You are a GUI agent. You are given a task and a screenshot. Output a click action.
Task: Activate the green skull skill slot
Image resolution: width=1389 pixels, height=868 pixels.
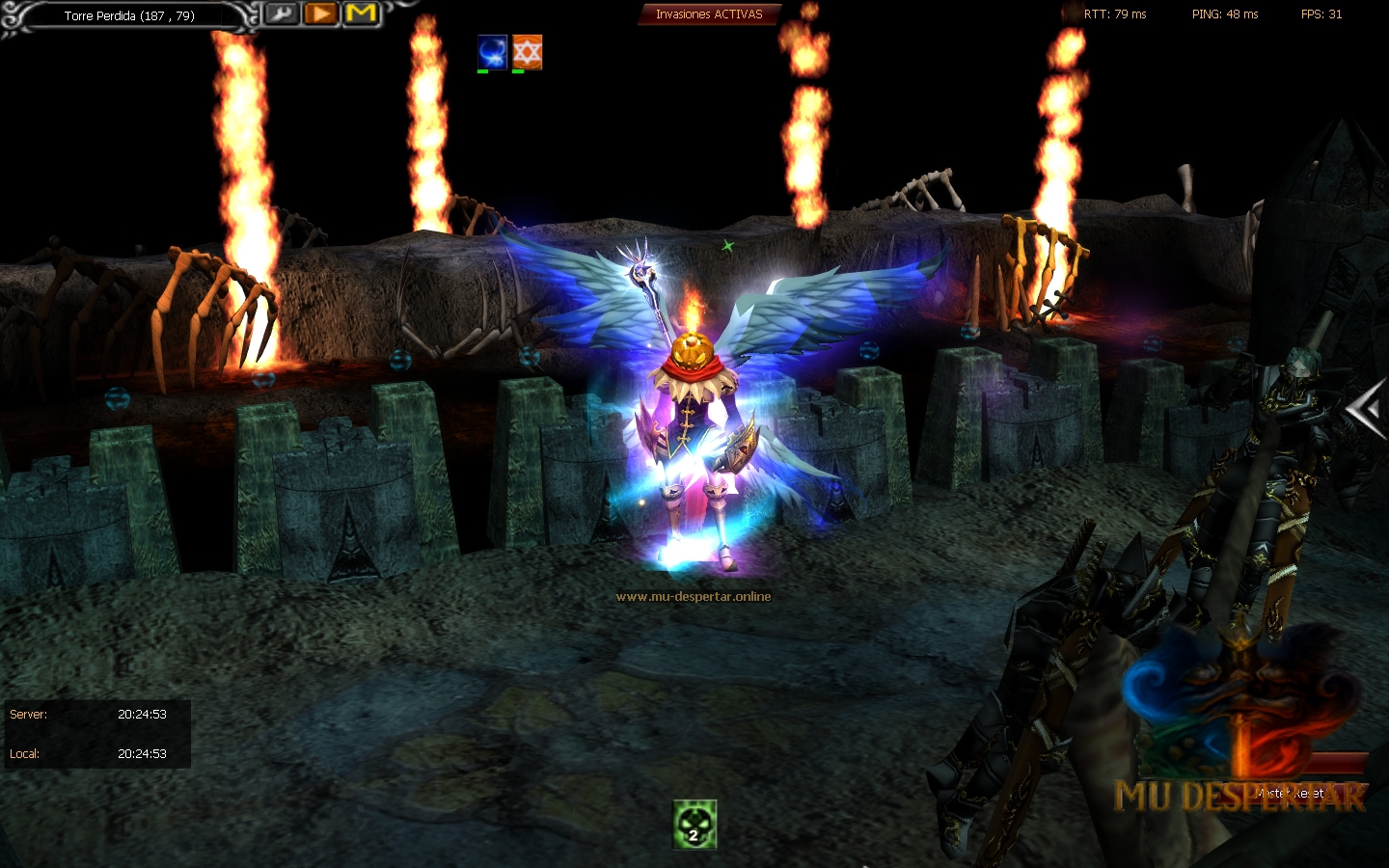(x=694, y=826)
